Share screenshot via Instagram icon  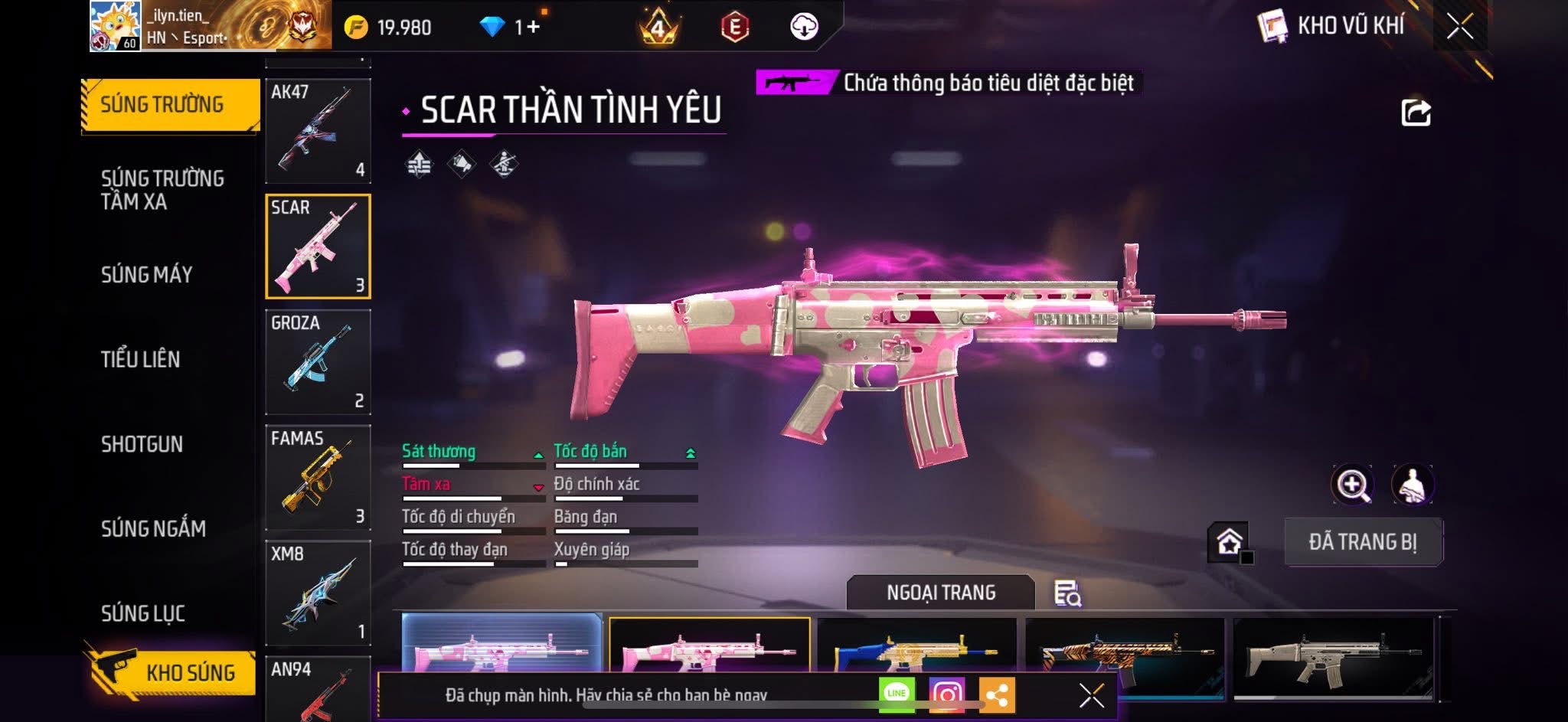click(947, 694)
